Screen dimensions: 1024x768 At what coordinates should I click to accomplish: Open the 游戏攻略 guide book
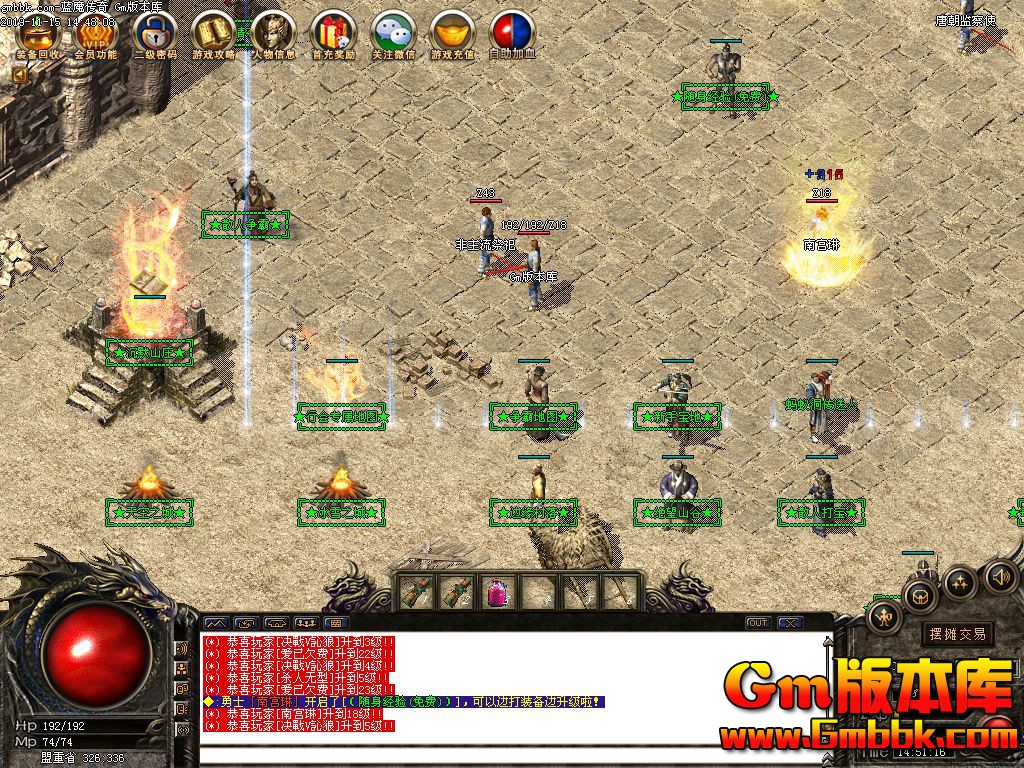click(x=214, y=35)
